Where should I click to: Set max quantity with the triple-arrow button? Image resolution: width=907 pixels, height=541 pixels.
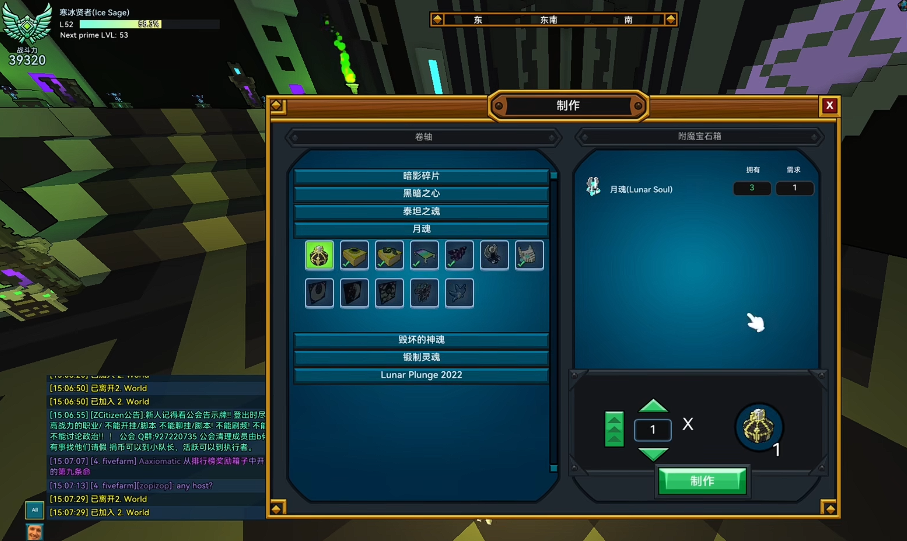coord(615,429)
